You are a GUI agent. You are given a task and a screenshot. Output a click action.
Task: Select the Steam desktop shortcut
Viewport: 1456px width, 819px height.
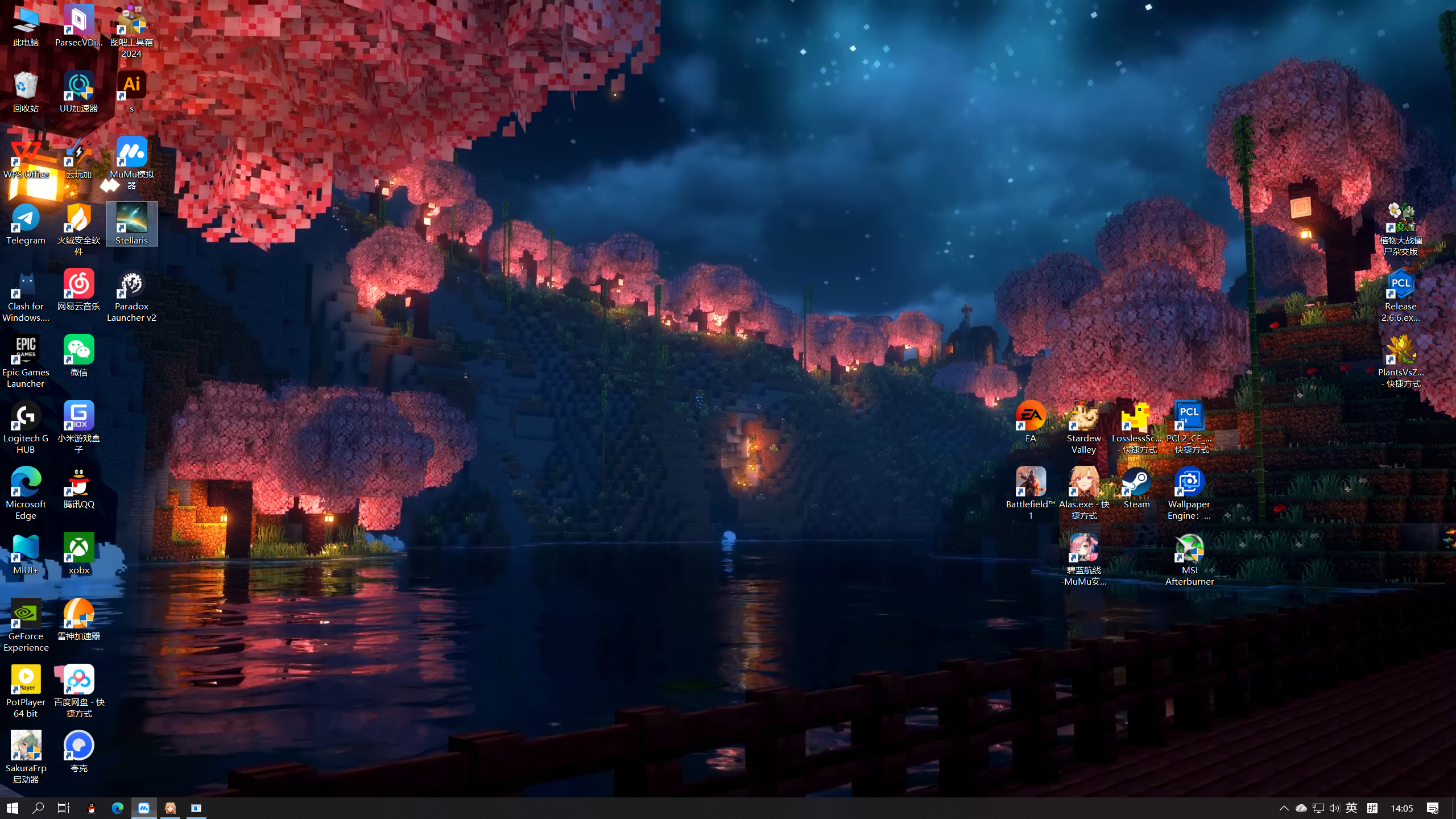[x=1136, y=487]
